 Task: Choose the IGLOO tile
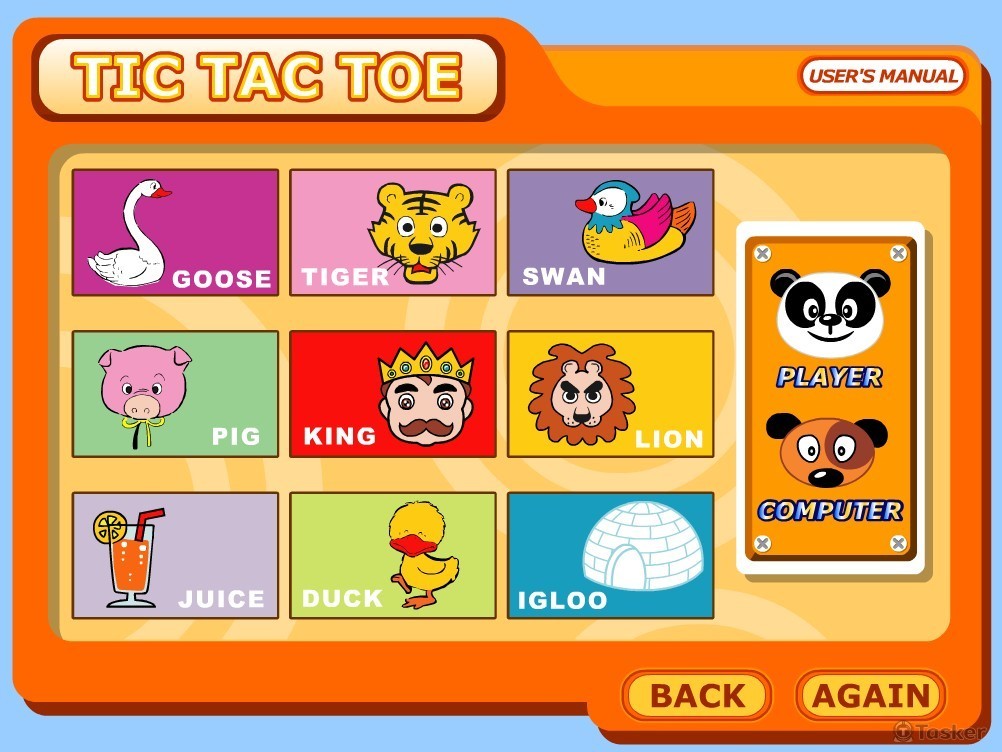click(x=611, y=555)
